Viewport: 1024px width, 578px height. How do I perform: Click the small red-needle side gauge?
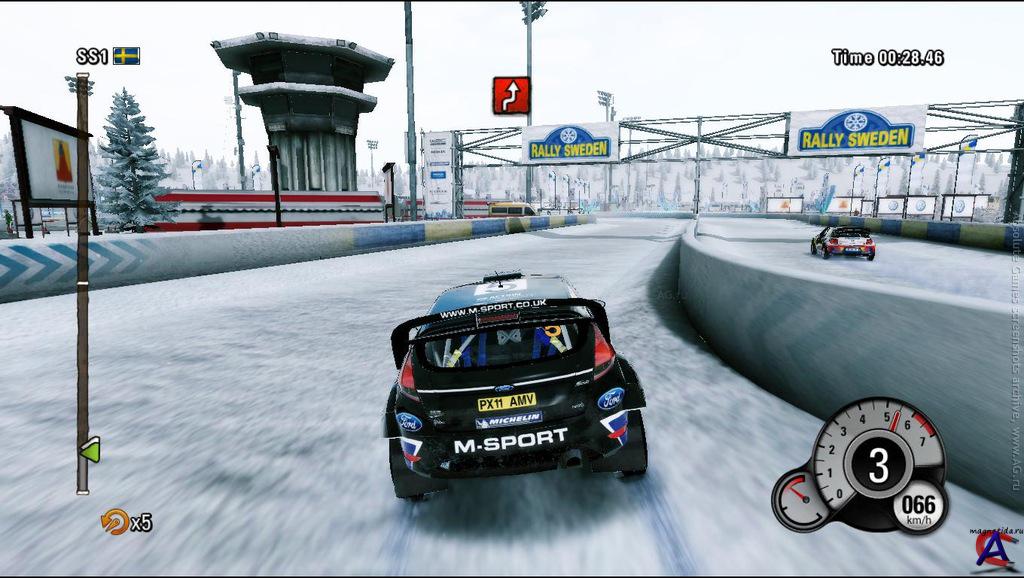[x=801, y=497]
